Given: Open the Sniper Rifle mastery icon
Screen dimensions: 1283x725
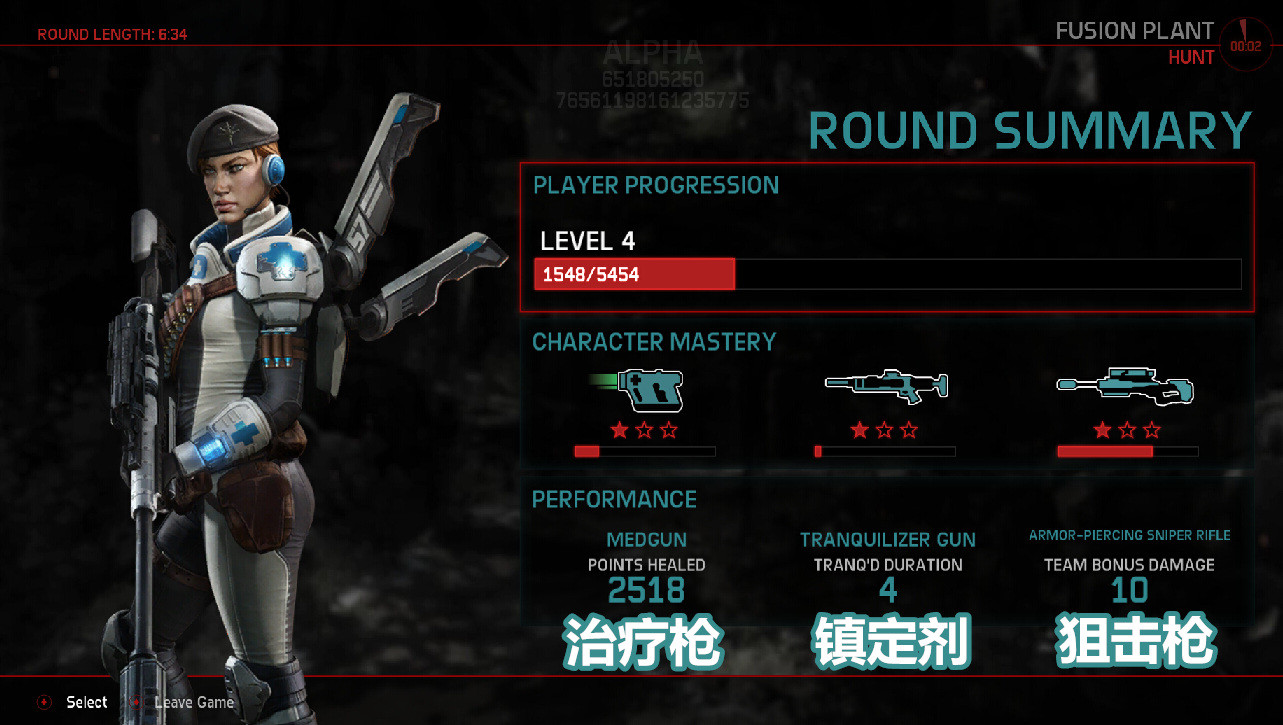Looking at the screenshot, I should click(1126, 386).
